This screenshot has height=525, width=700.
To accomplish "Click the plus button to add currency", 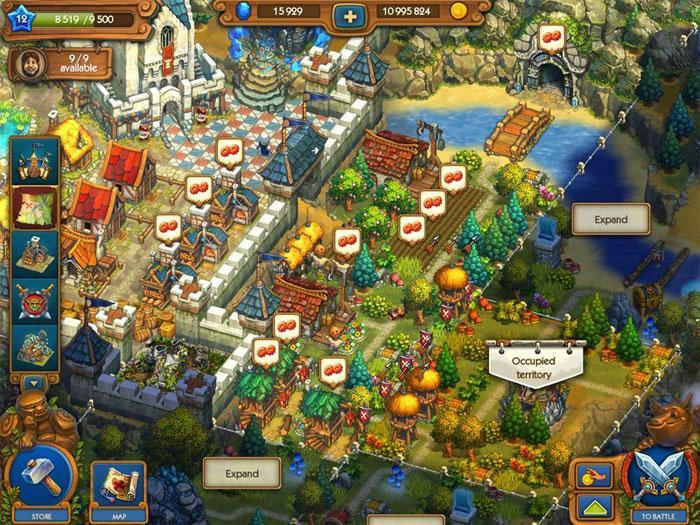I will click(x=349, y=15).
